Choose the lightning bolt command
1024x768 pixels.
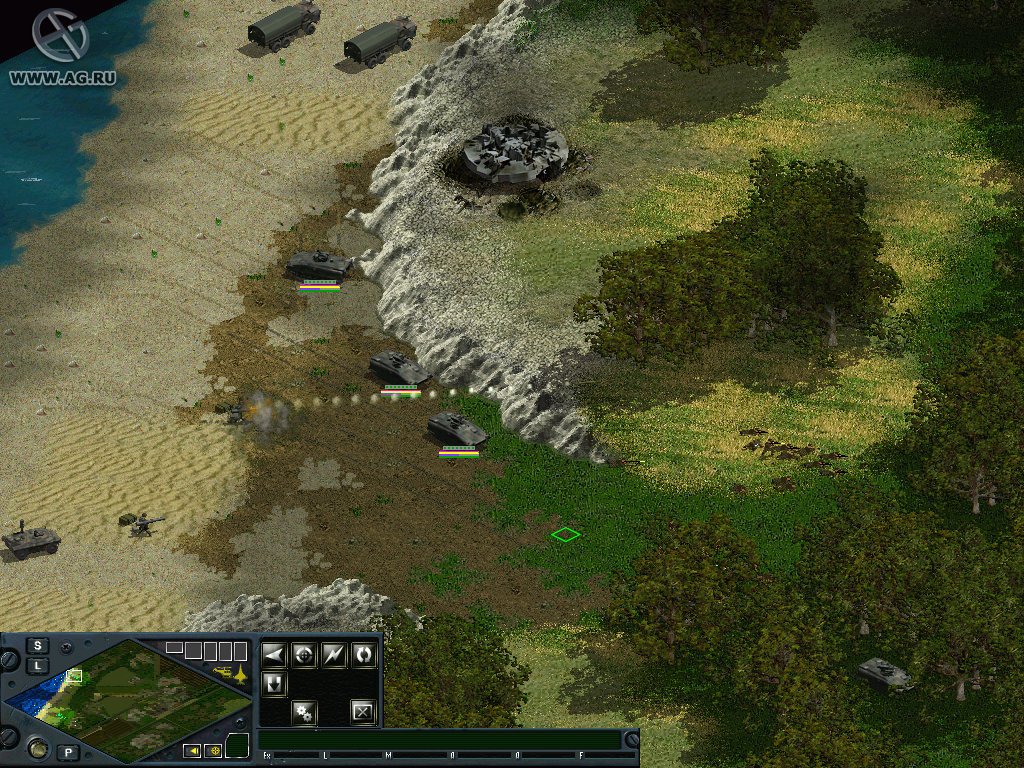pos(334,655)
